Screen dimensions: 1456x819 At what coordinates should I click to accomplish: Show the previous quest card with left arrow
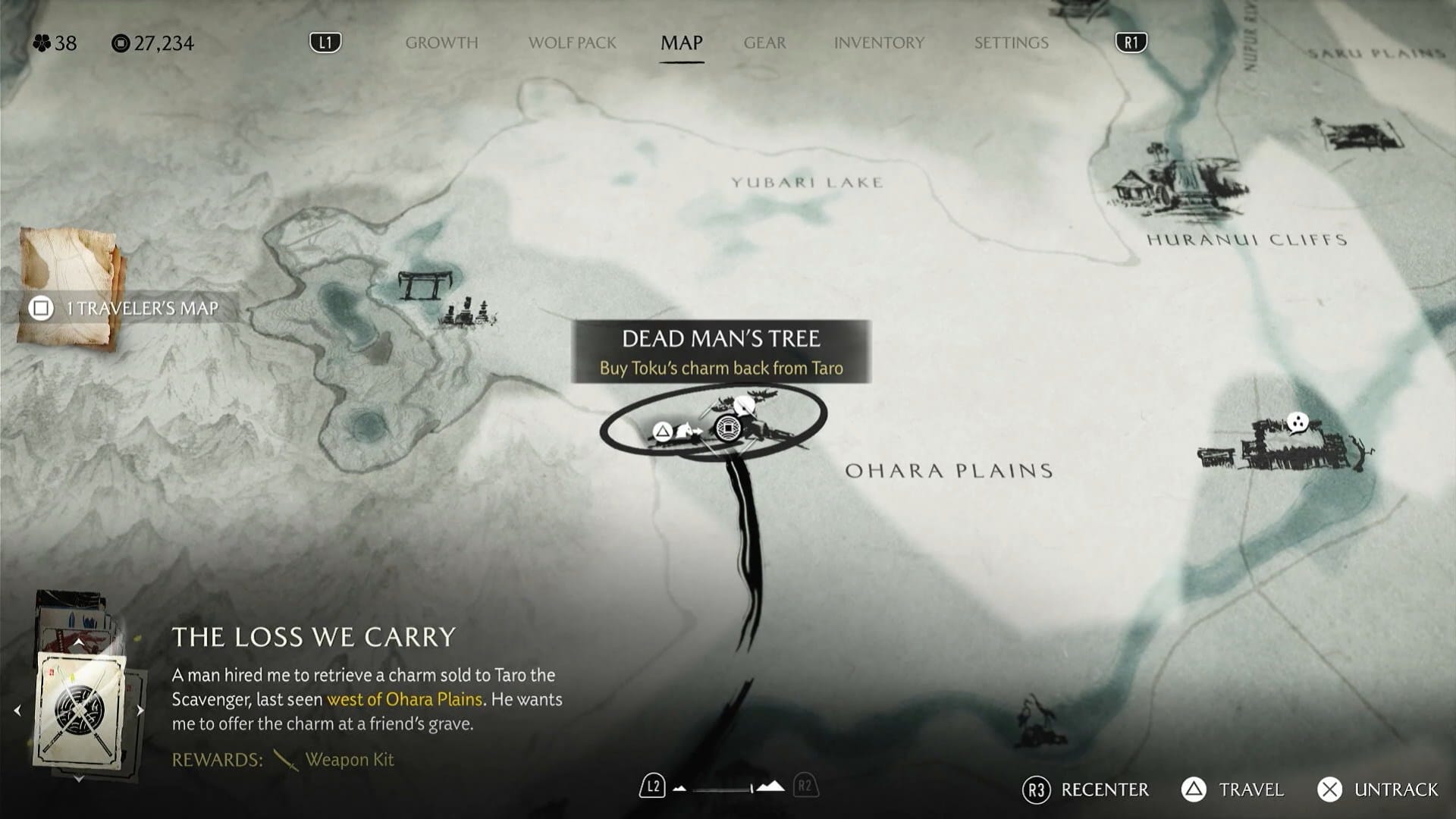17,711
